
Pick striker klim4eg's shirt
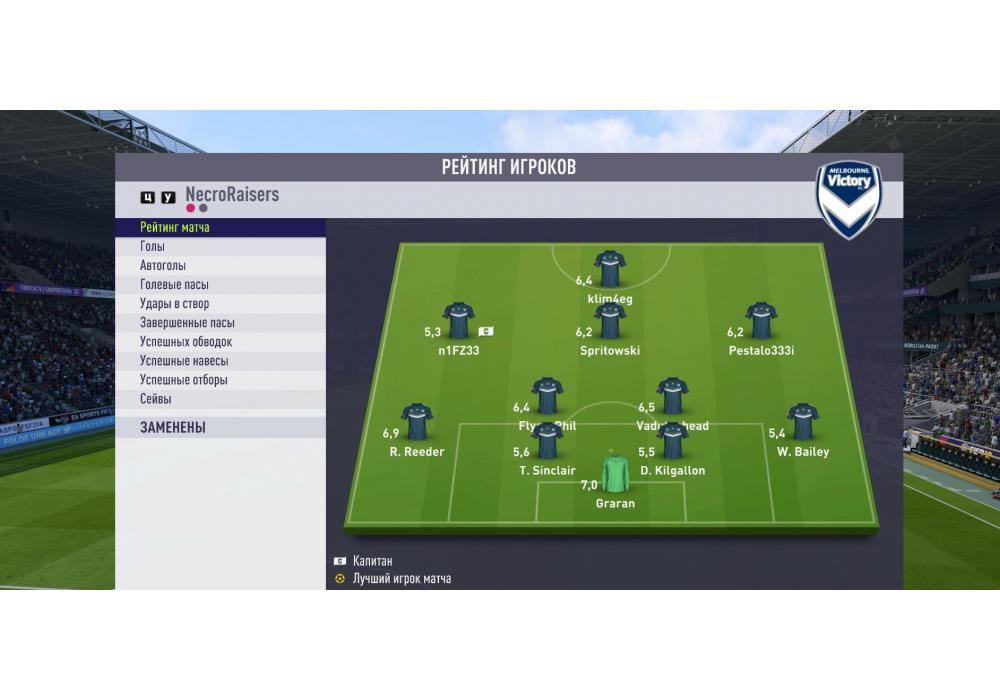point(610,269)
